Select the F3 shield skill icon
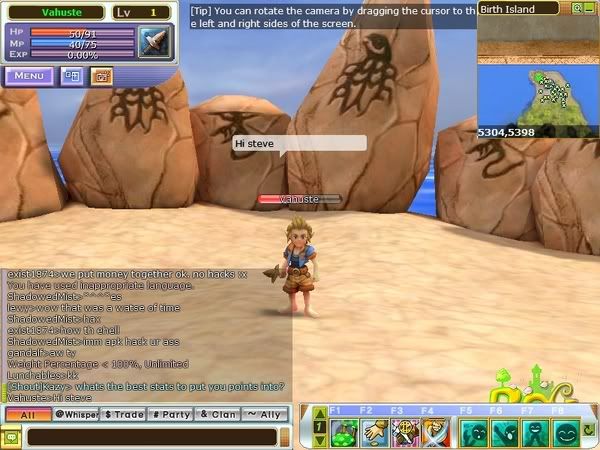 (404, 431)
